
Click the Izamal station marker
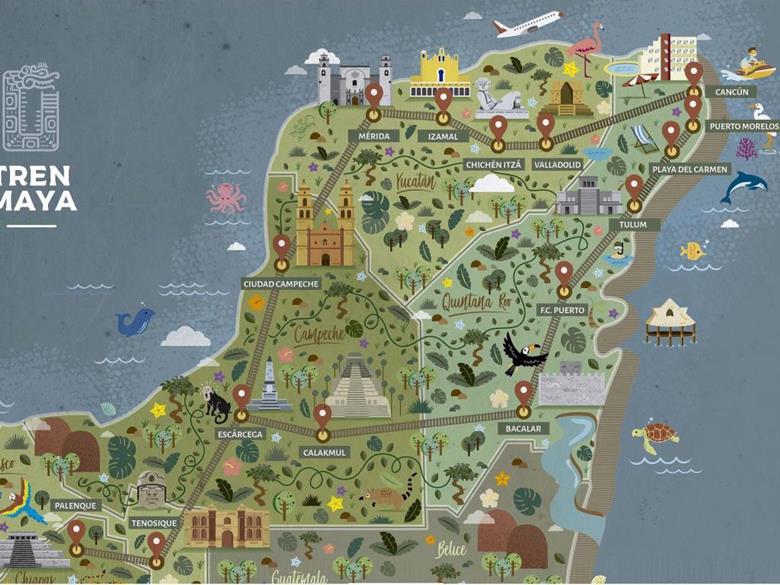click(443, 100)
